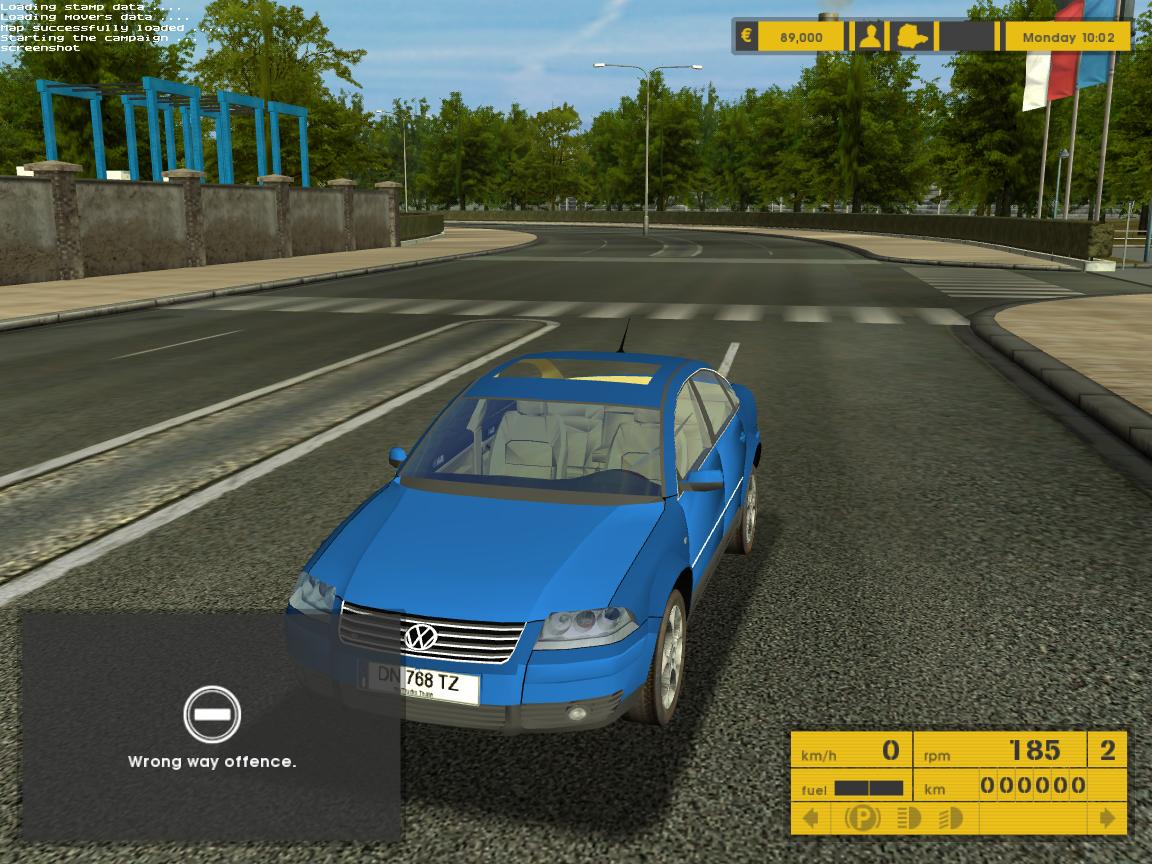Image resolution: width=1152 pixels, height=864 pixels.
Task: Open the driver profile silhouette icon
Action: tap(870, 37)
